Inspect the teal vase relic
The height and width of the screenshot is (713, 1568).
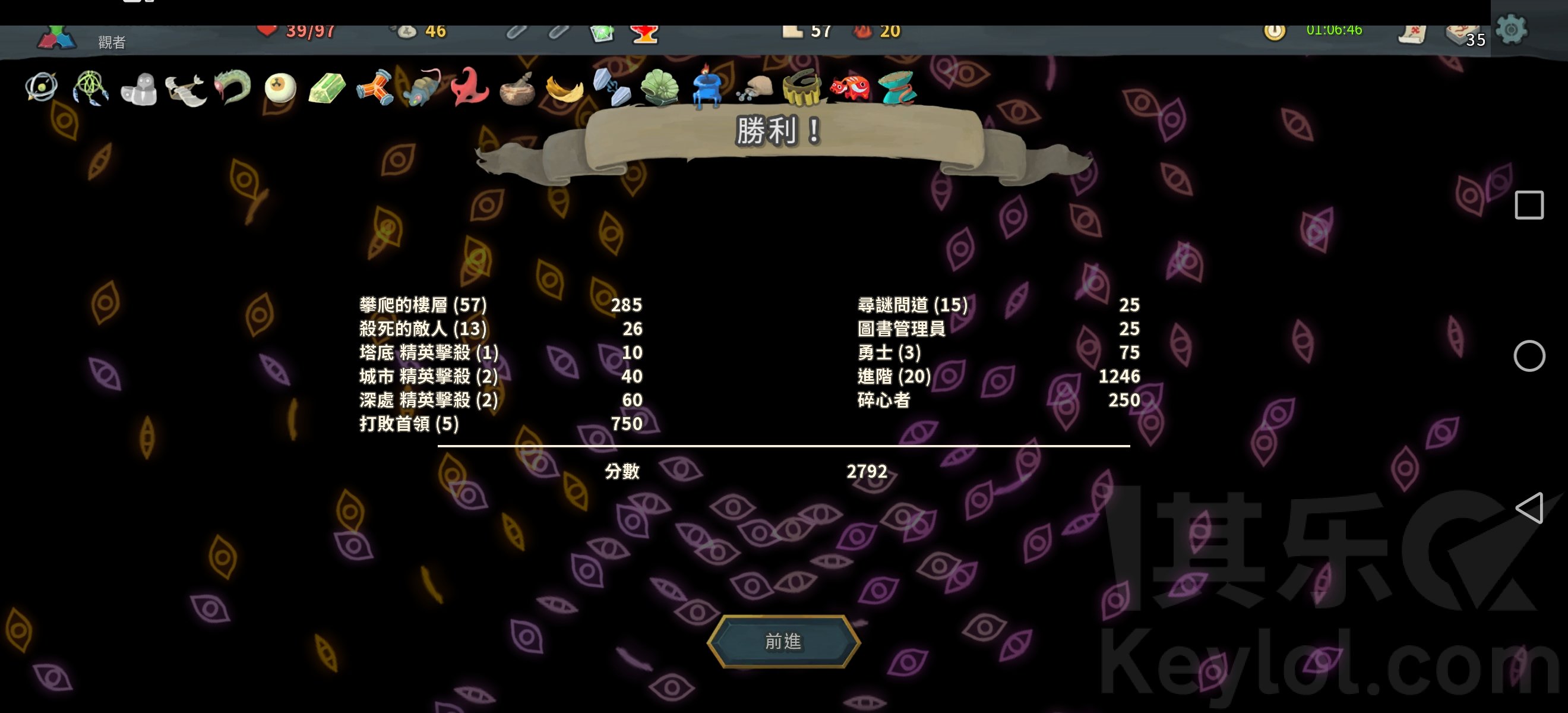[898, 89]
